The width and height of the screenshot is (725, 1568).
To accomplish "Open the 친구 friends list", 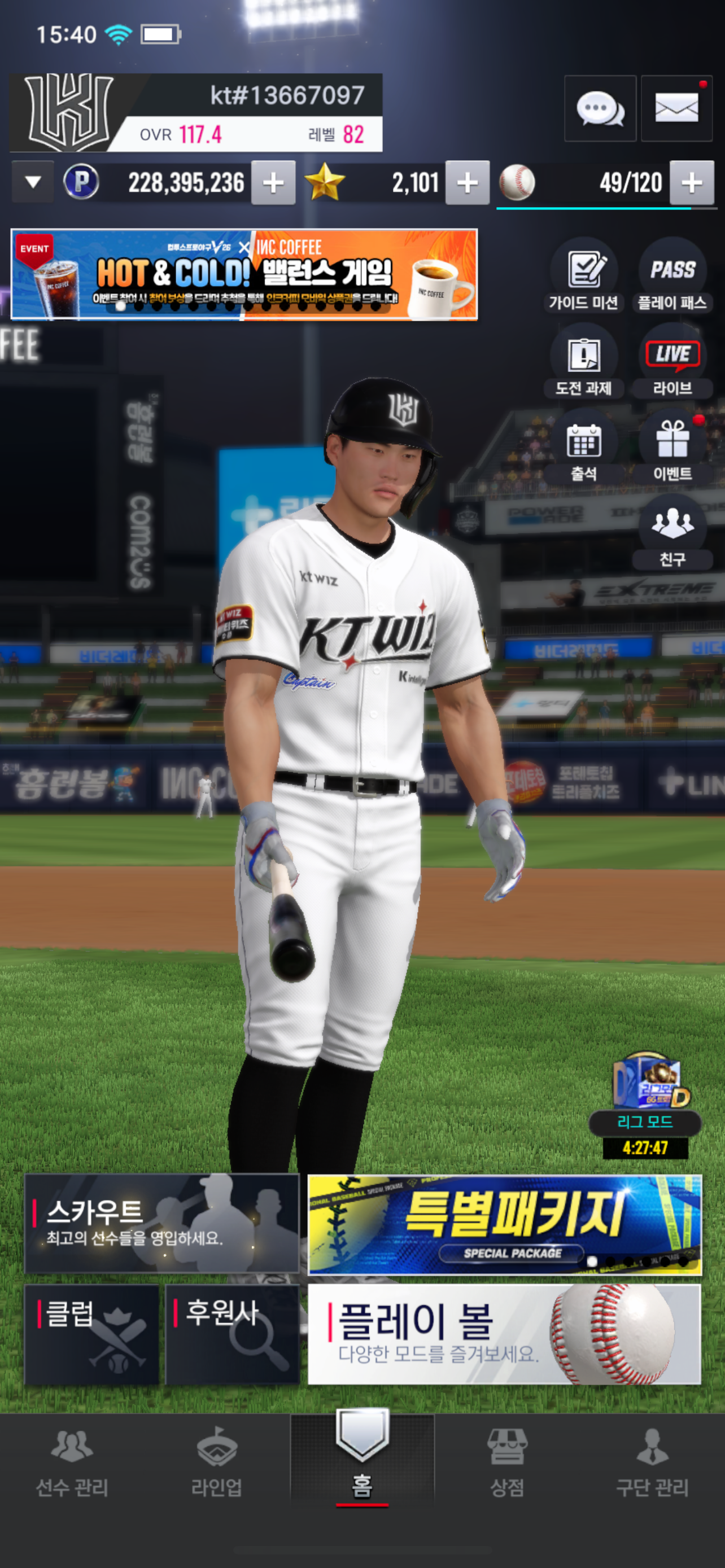I will click(672, 534).
